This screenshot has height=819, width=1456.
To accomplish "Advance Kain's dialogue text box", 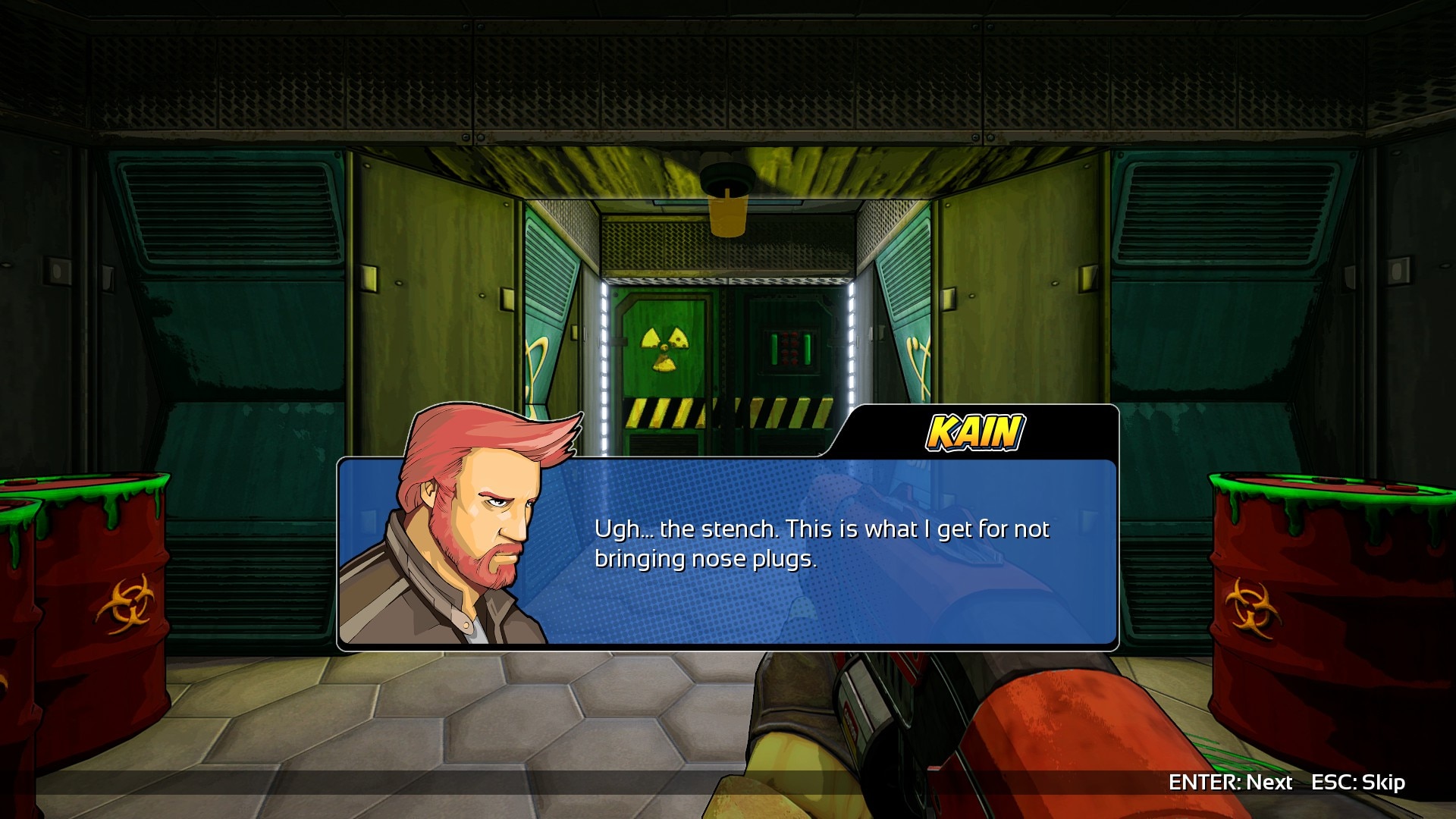I will (x=1229, y=782).
